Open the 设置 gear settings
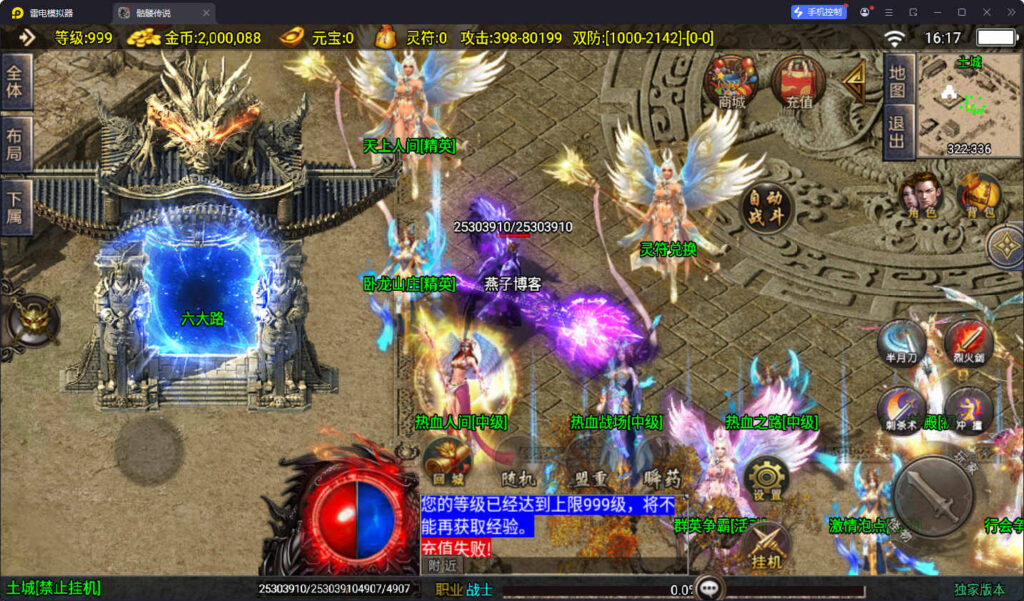The image size is (1024, 601). click(x=767, y=478)
